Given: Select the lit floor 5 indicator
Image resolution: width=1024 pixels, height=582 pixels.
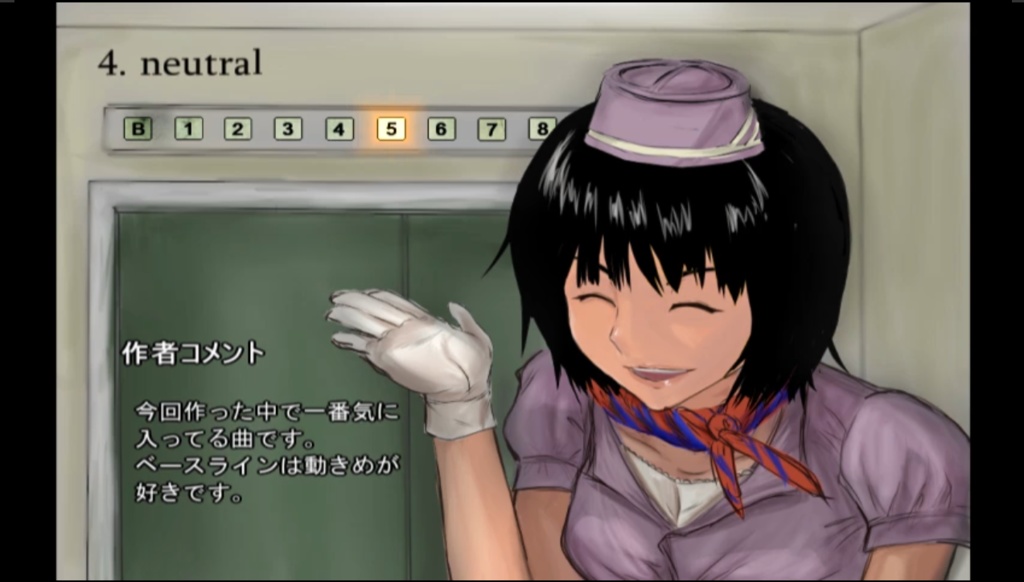Looking at the screenshot, I should coord(391,128).
